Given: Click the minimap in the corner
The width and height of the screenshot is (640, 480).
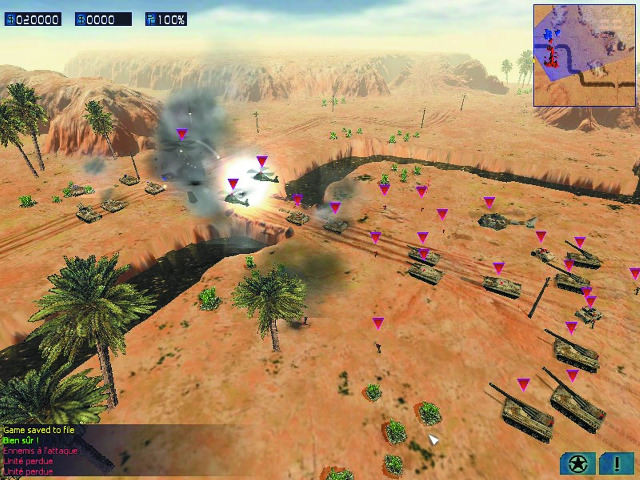Looking at the screenshot, I should pos(584,55).
